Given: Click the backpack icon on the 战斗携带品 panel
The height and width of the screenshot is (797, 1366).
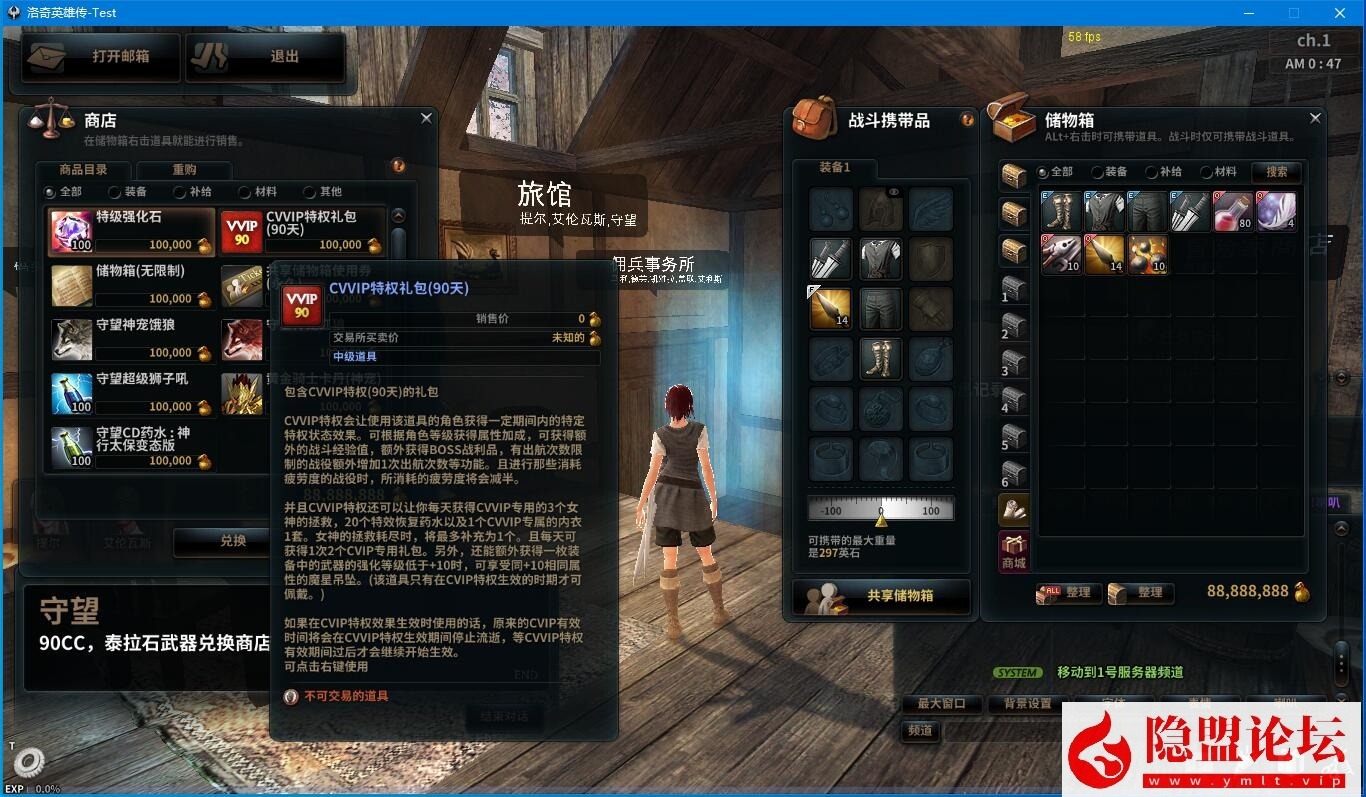Looking at the screenshot, I should click(x=812, y=120).
